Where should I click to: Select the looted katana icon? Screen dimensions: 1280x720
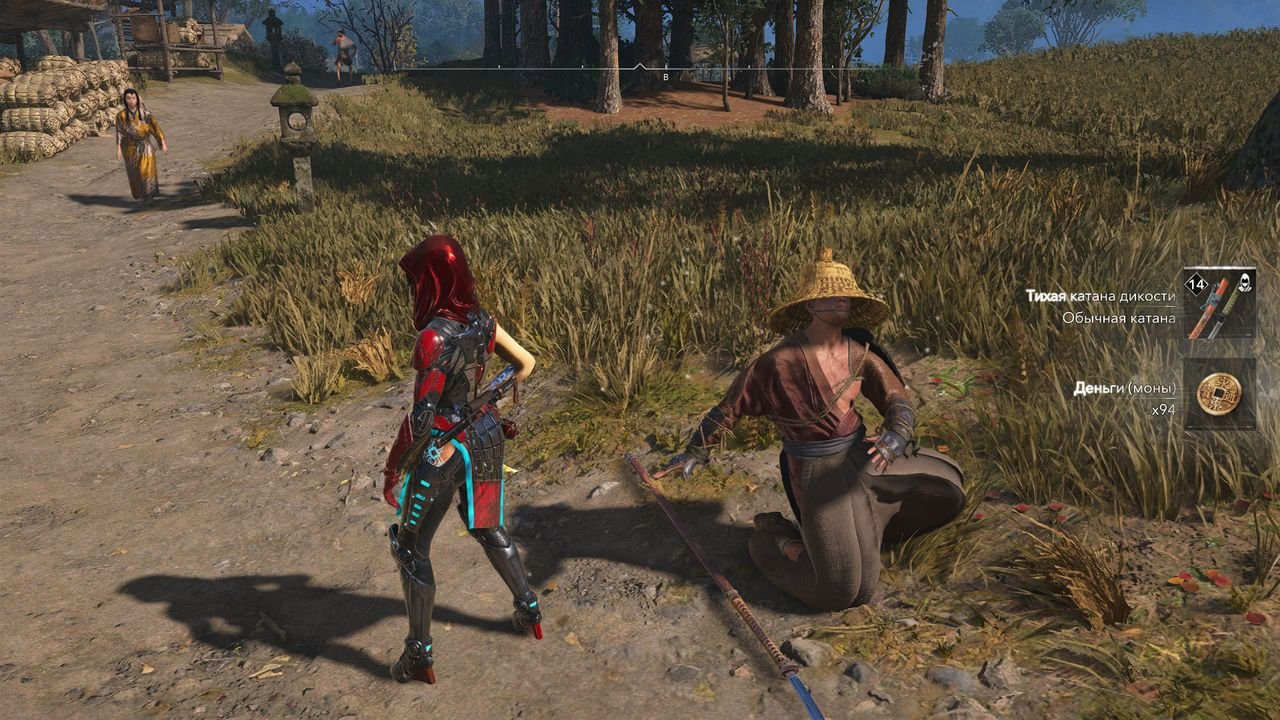(x=1219, y=303)
